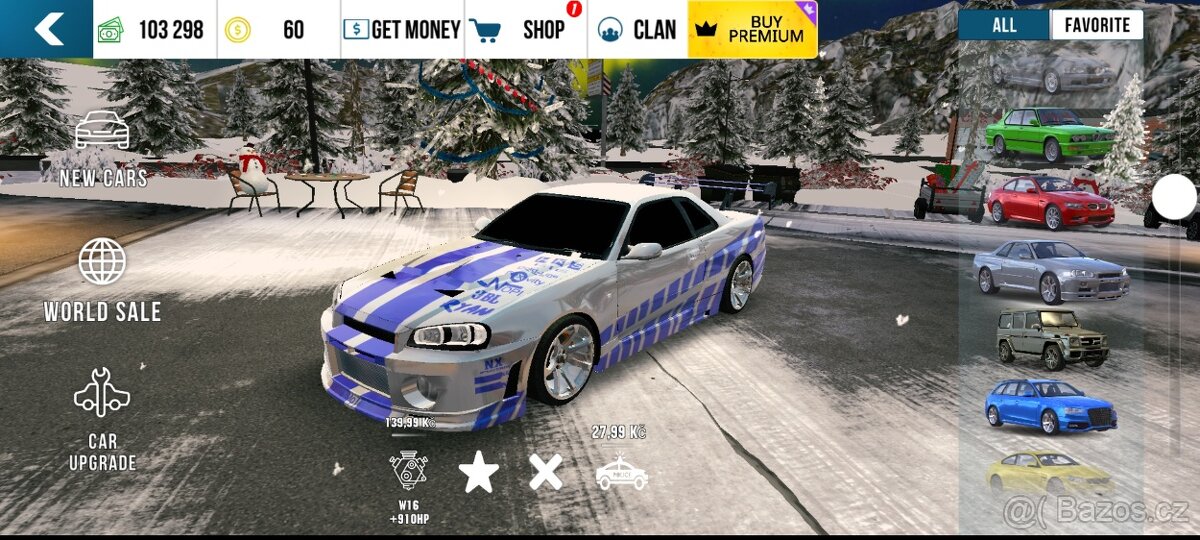
Task: Select the police car option
Action: [621, 472]
